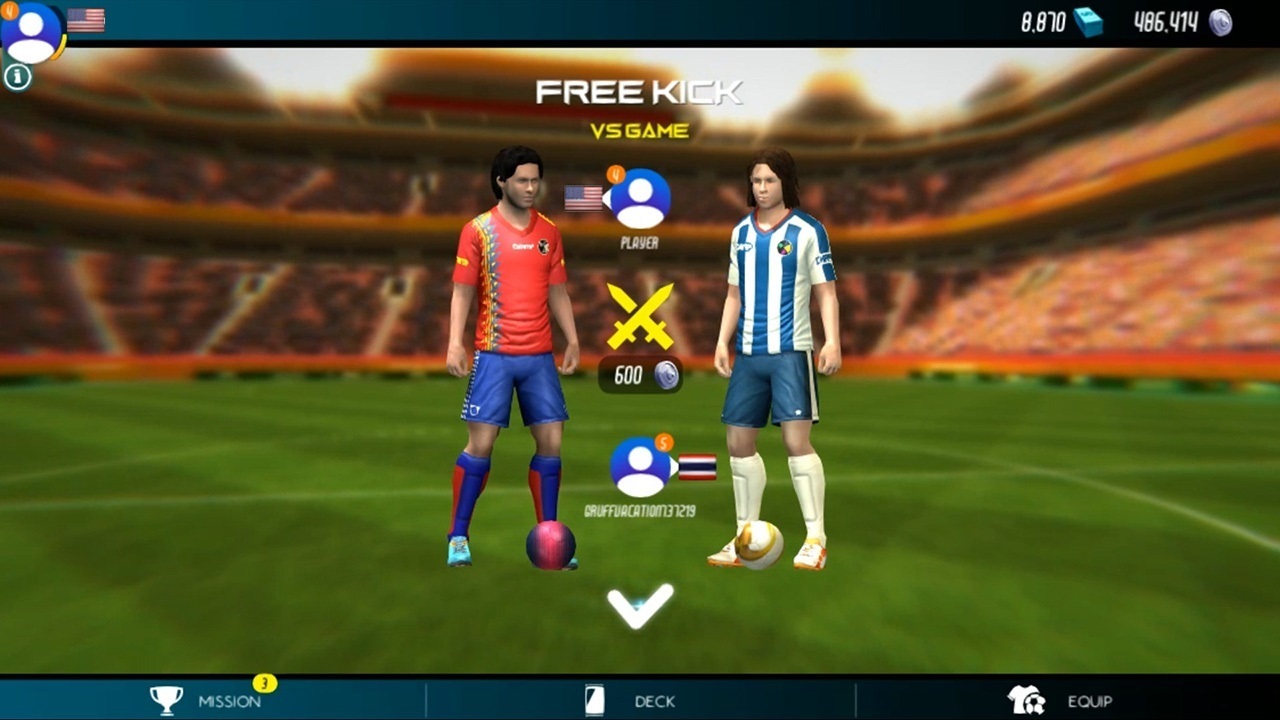The width and height of the screenshot is (1280, 720).
Task: Click the info icon below your avatar
Action: click(x=16, y=76)
